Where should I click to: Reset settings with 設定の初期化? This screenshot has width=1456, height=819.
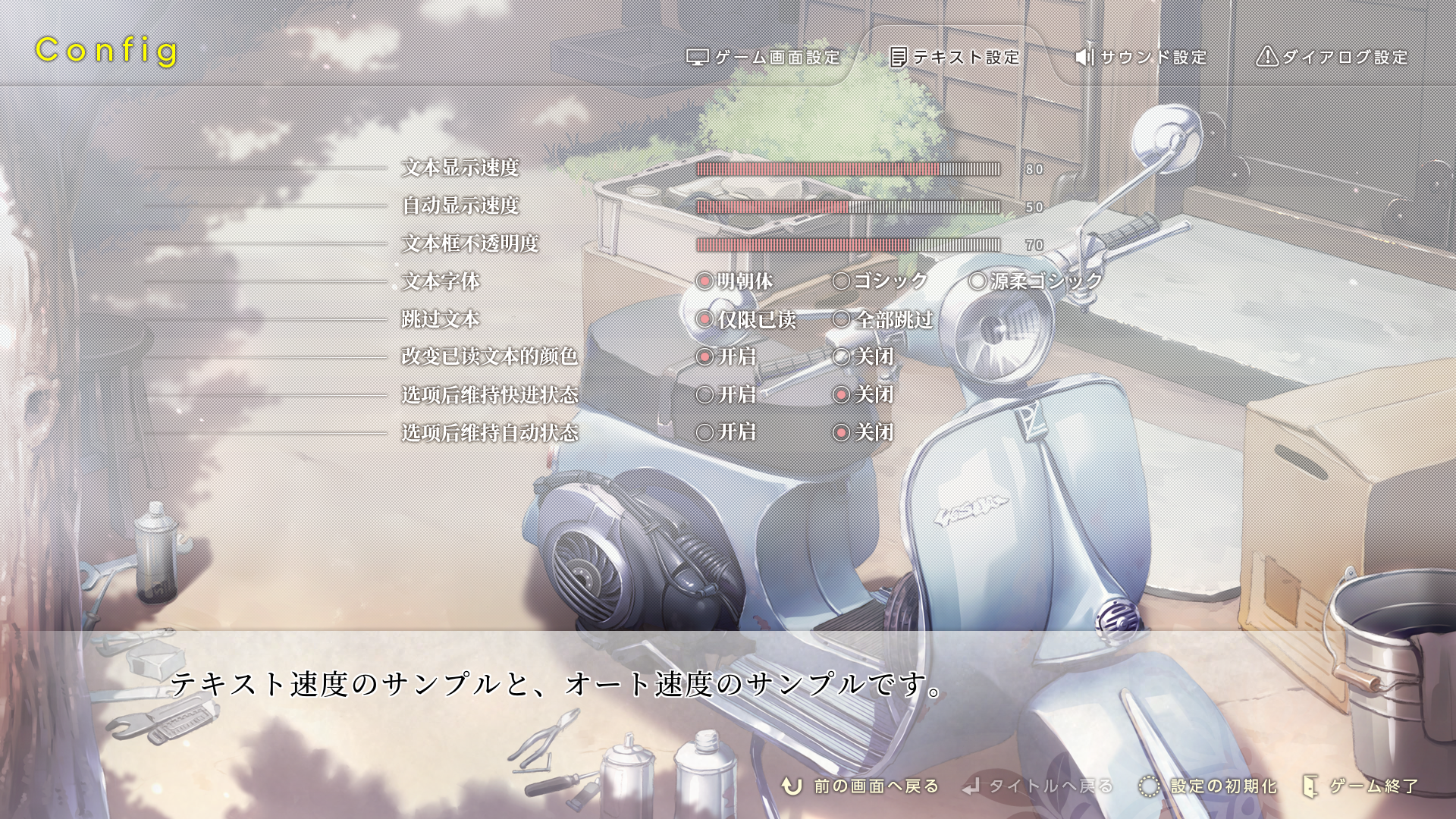click(1209, 786)
